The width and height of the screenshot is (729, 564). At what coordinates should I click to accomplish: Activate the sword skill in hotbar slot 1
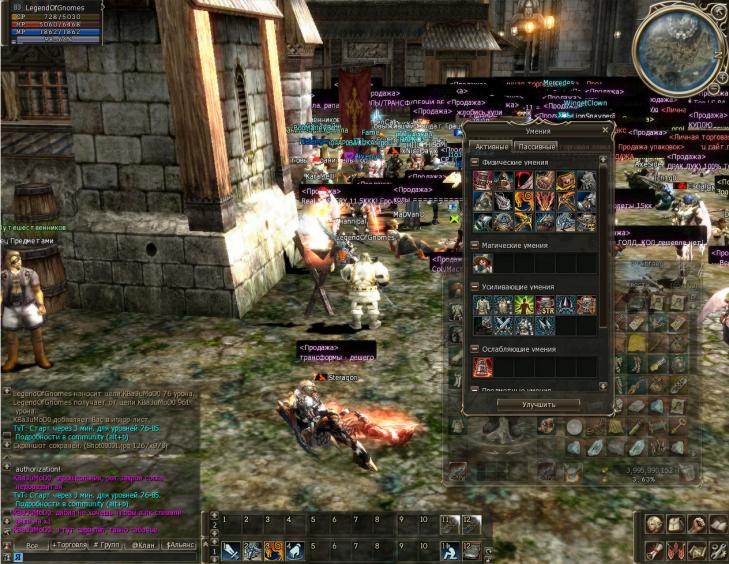tap(229, 550)
